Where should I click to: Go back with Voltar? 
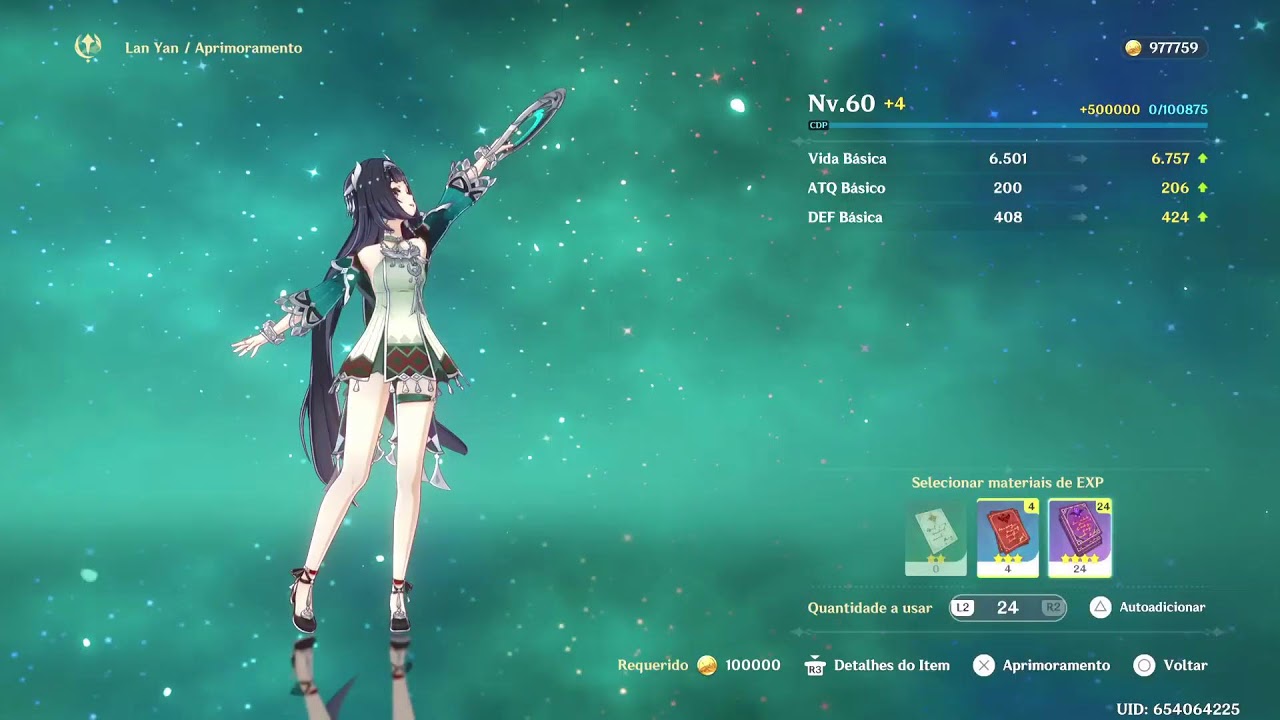coord(1171,665)
